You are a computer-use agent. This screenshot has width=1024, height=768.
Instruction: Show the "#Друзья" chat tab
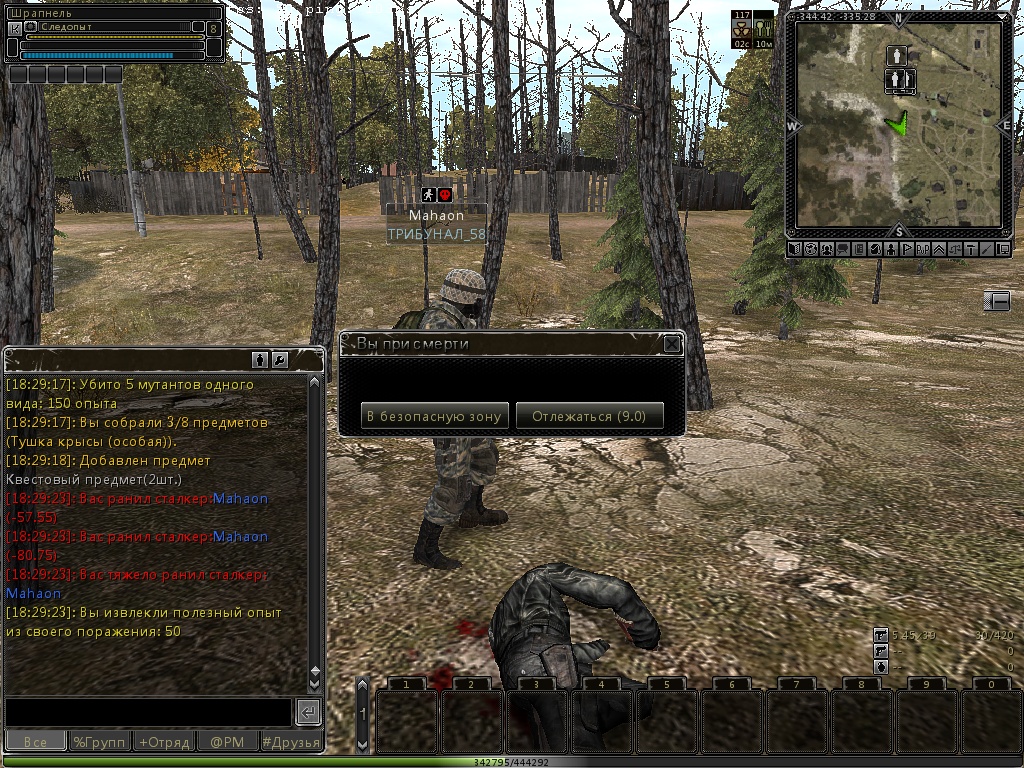click(291, 742)
